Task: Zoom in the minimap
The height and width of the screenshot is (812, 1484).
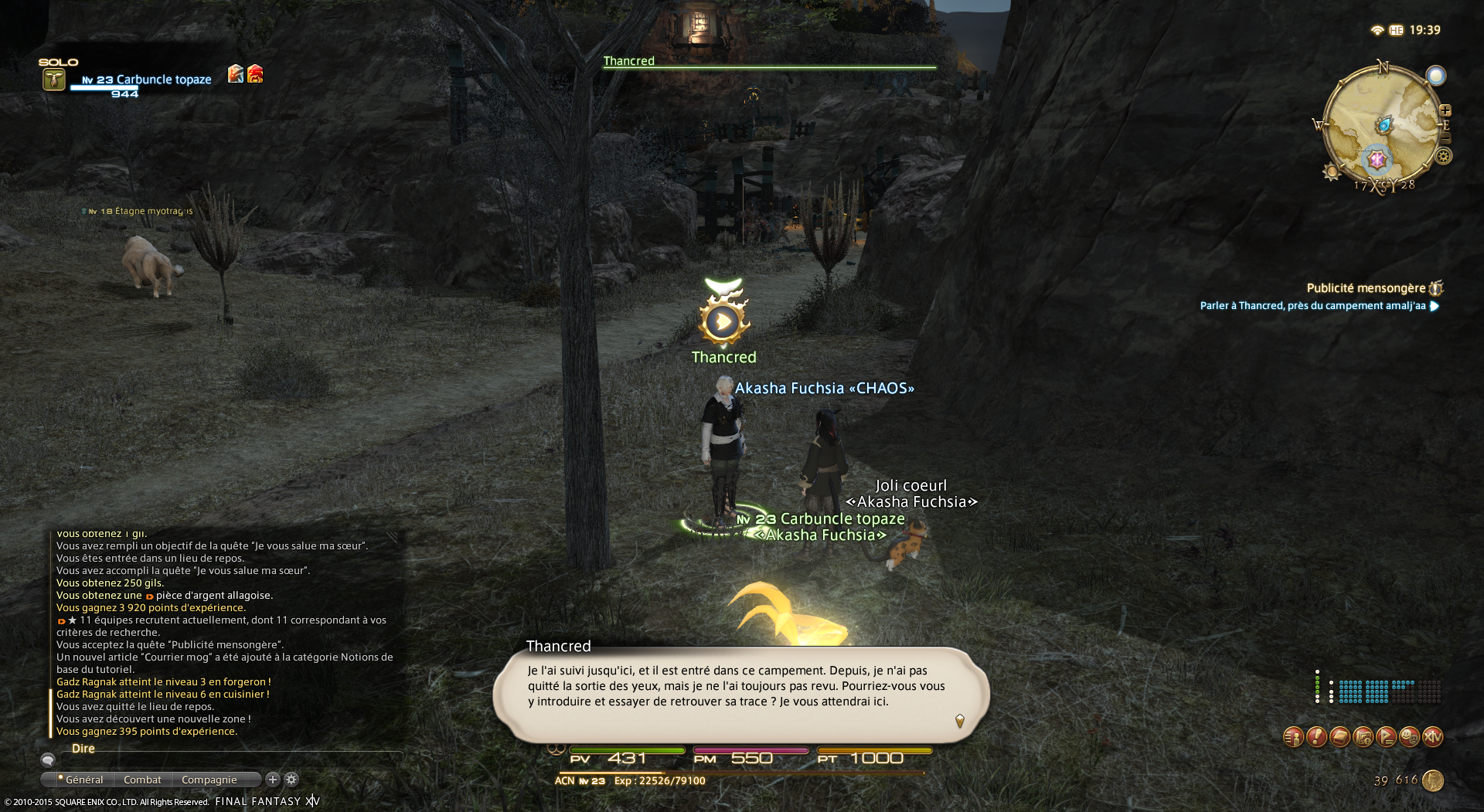Action: pos(1445,110)
